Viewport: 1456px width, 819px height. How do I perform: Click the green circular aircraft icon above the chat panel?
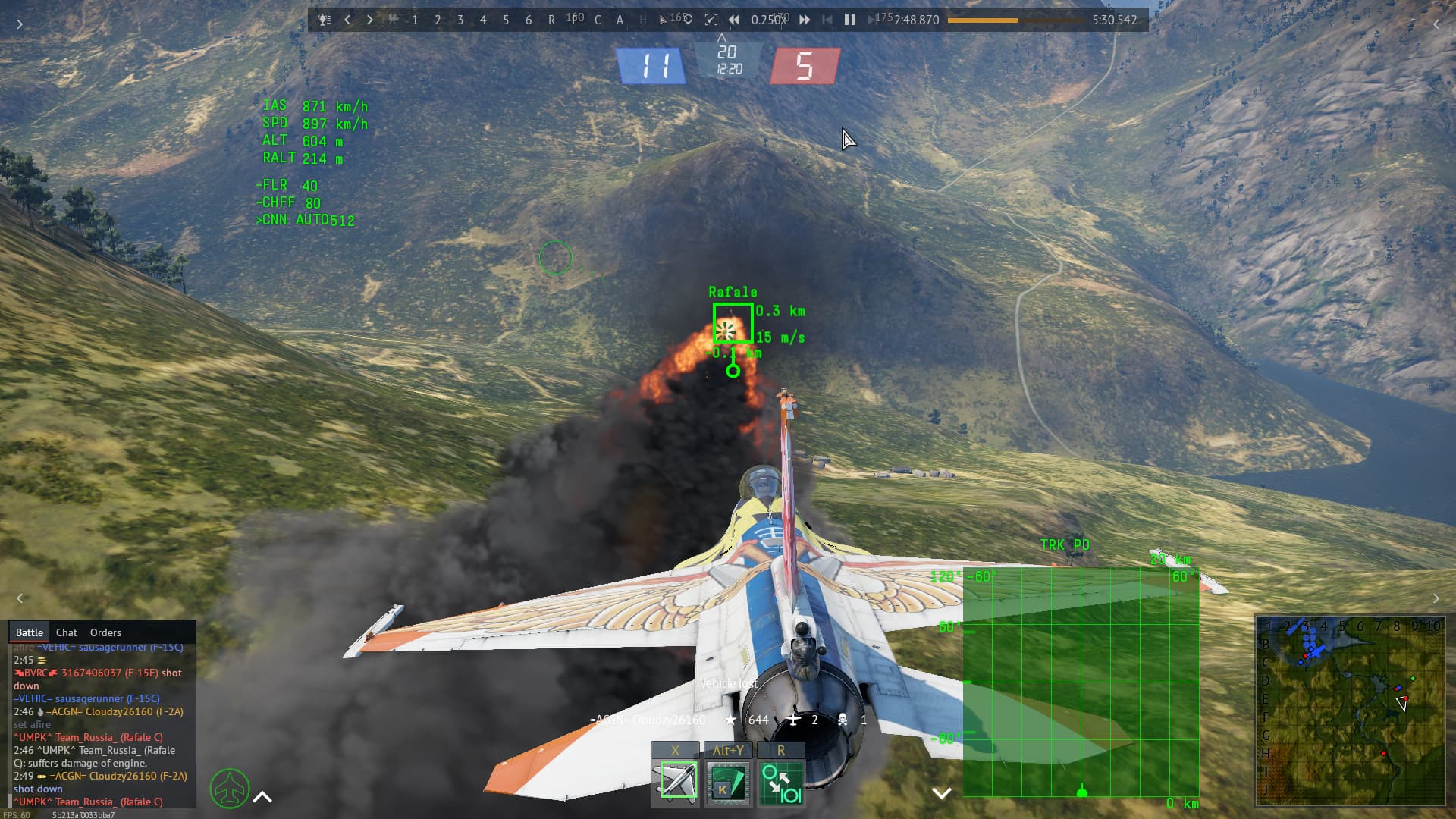pos(229,789)
